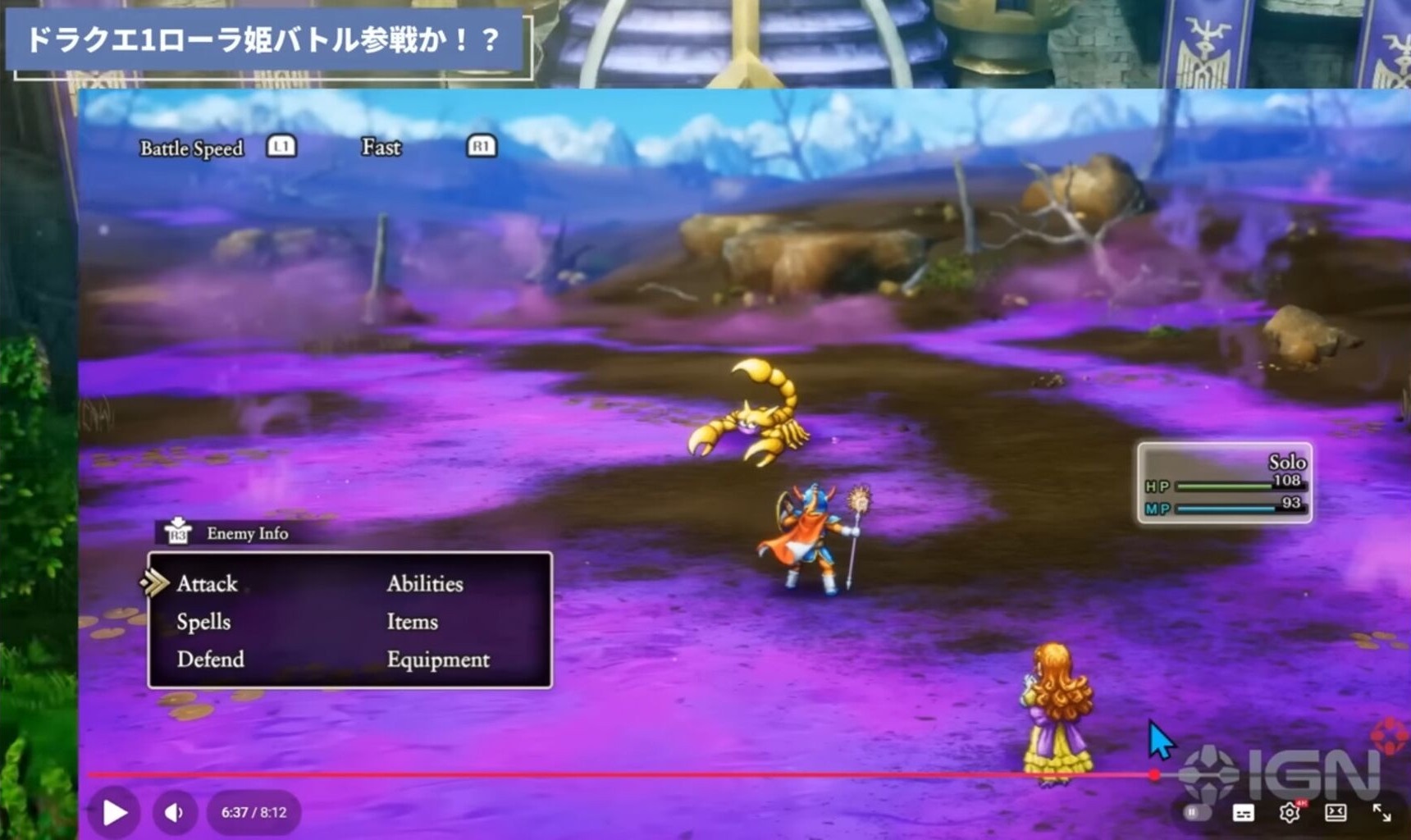
Task: Play the video
Action: coord(115,812)
